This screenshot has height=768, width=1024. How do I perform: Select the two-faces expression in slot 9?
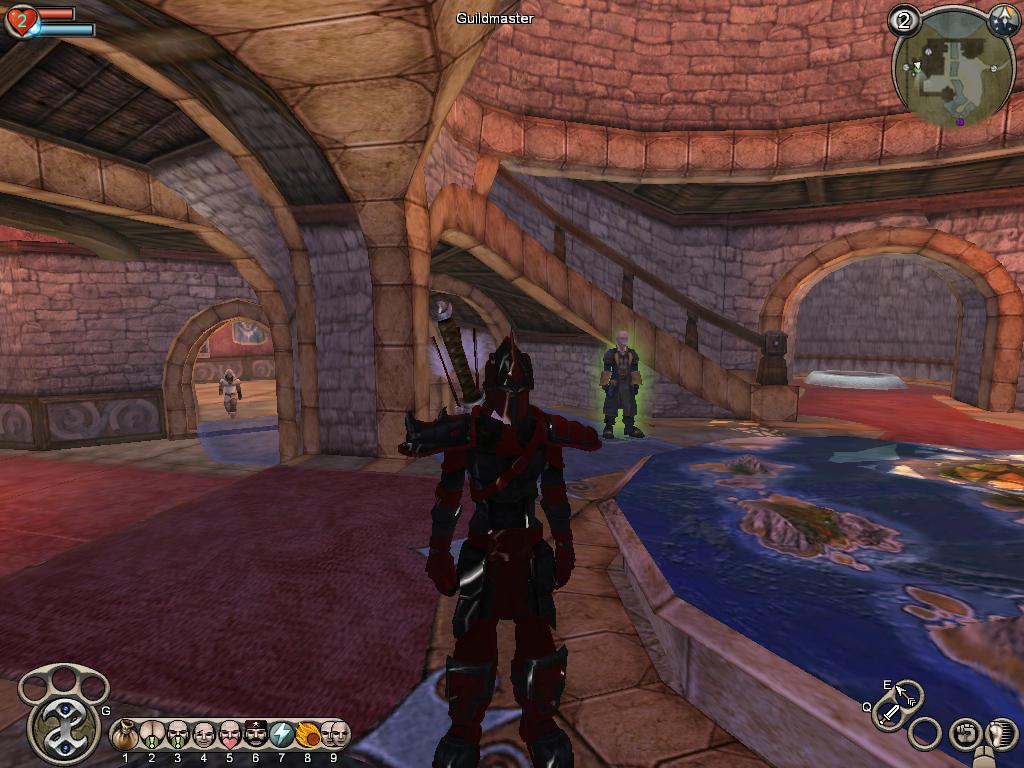tap(335, 735)
